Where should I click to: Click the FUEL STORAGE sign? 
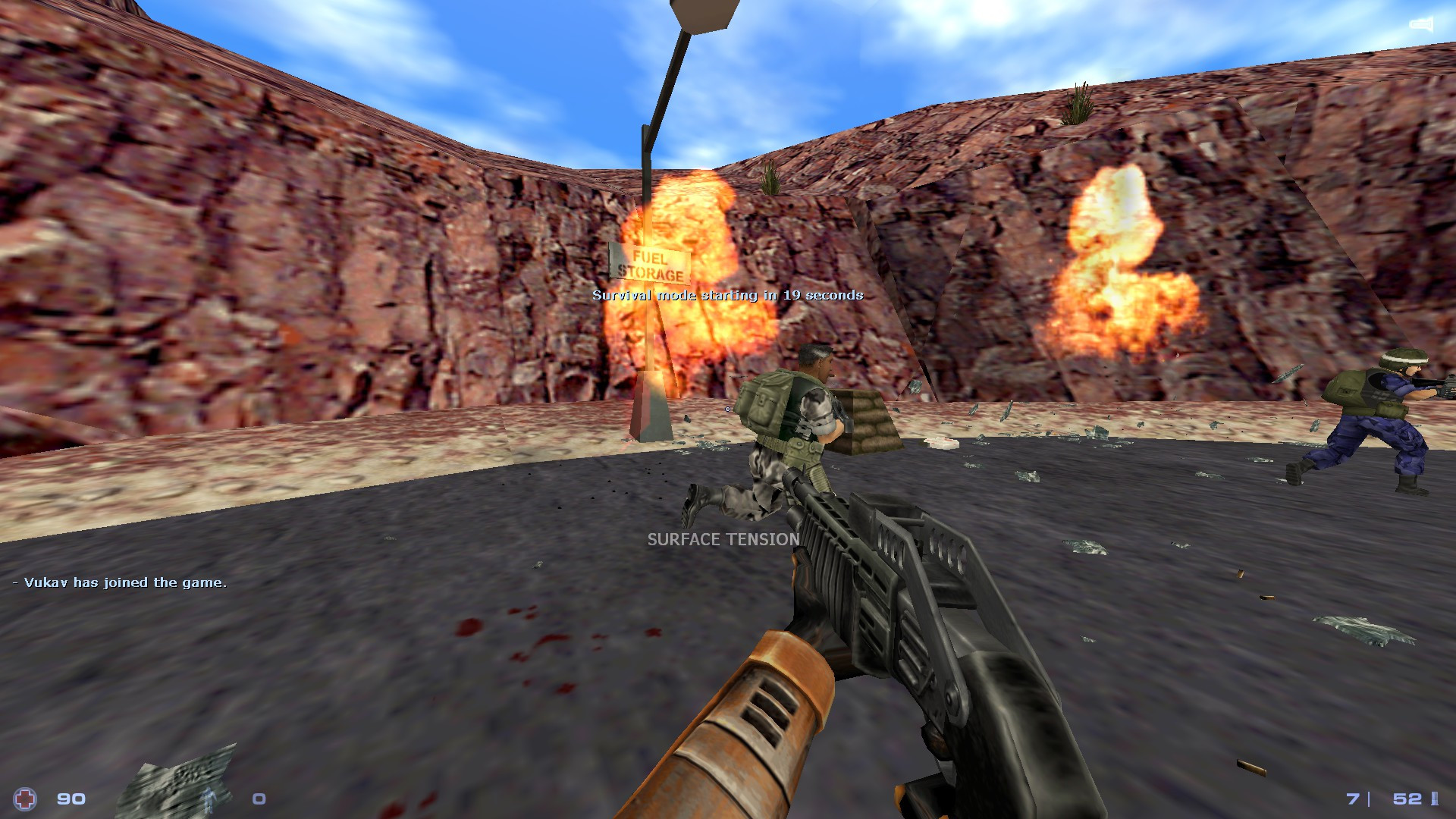point(651,263)
